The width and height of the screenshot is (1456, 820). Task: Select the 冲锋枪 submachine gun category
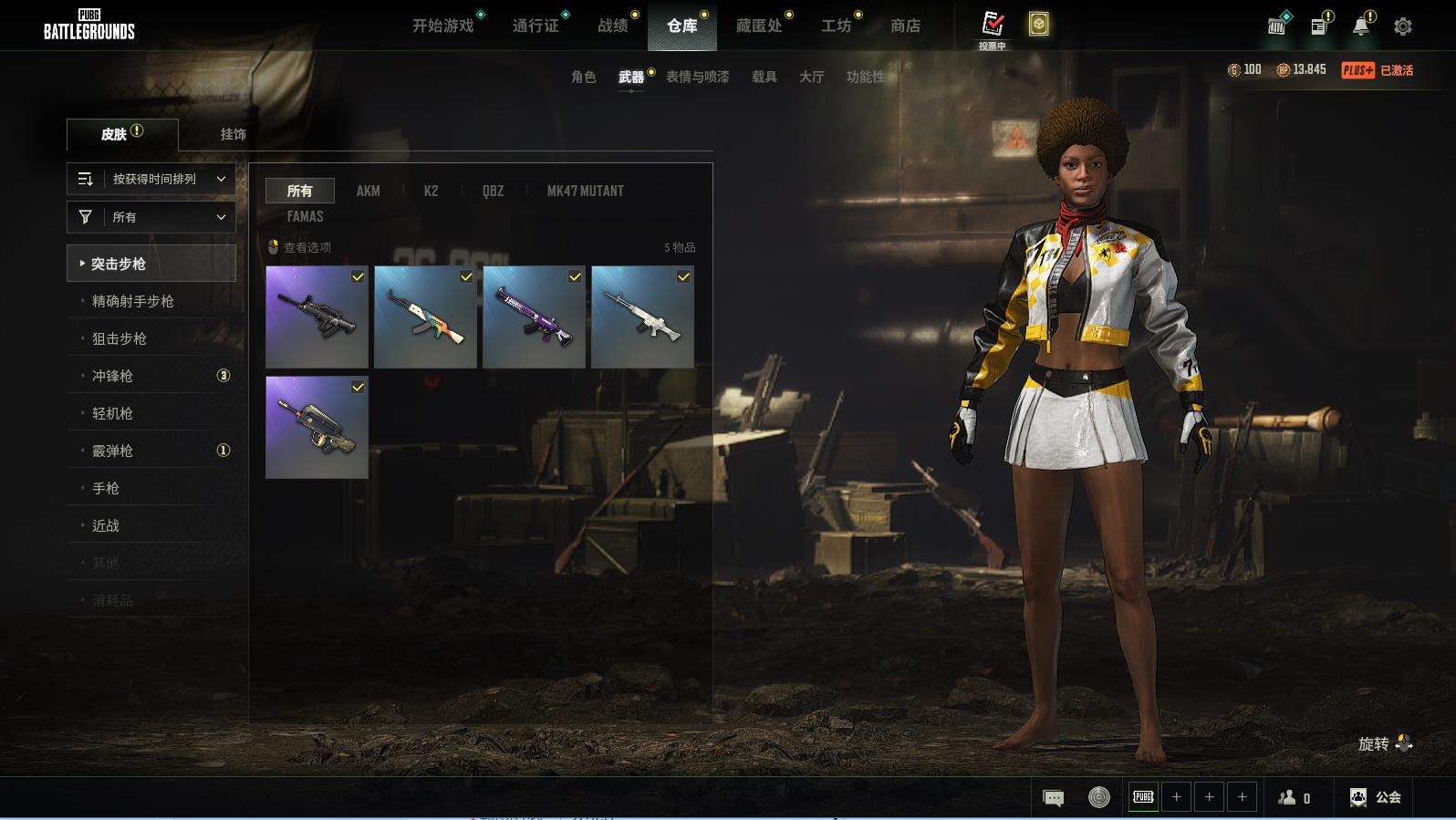click(x=112, y=376)
